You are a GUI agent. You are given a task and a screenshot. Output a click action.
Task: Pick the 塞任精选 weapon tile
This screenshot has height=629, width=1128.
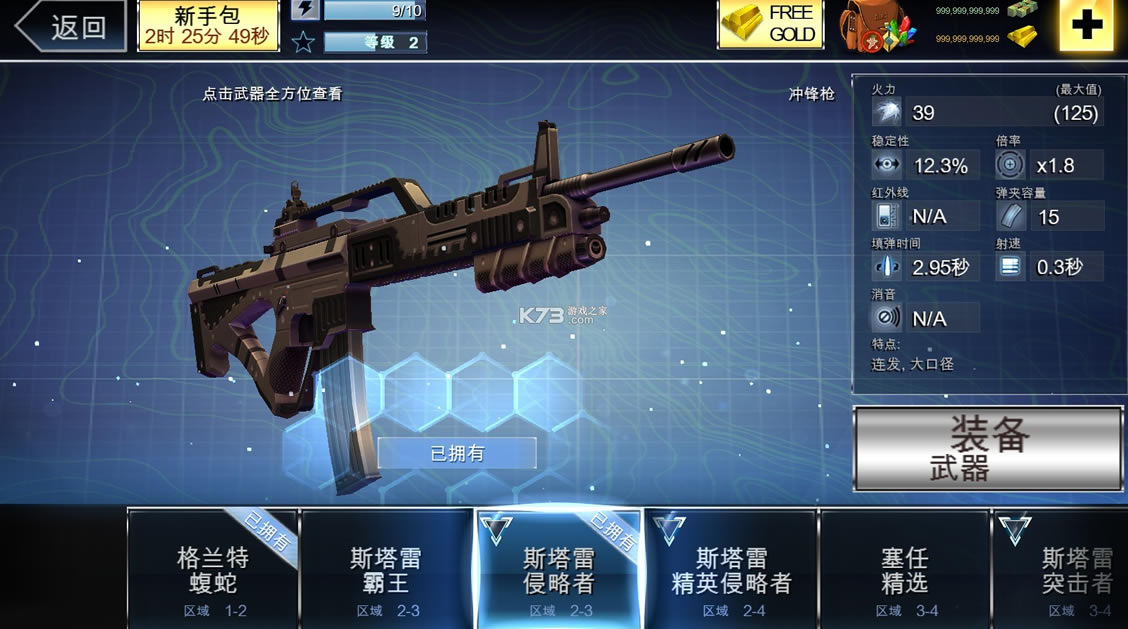coord(905,570)
